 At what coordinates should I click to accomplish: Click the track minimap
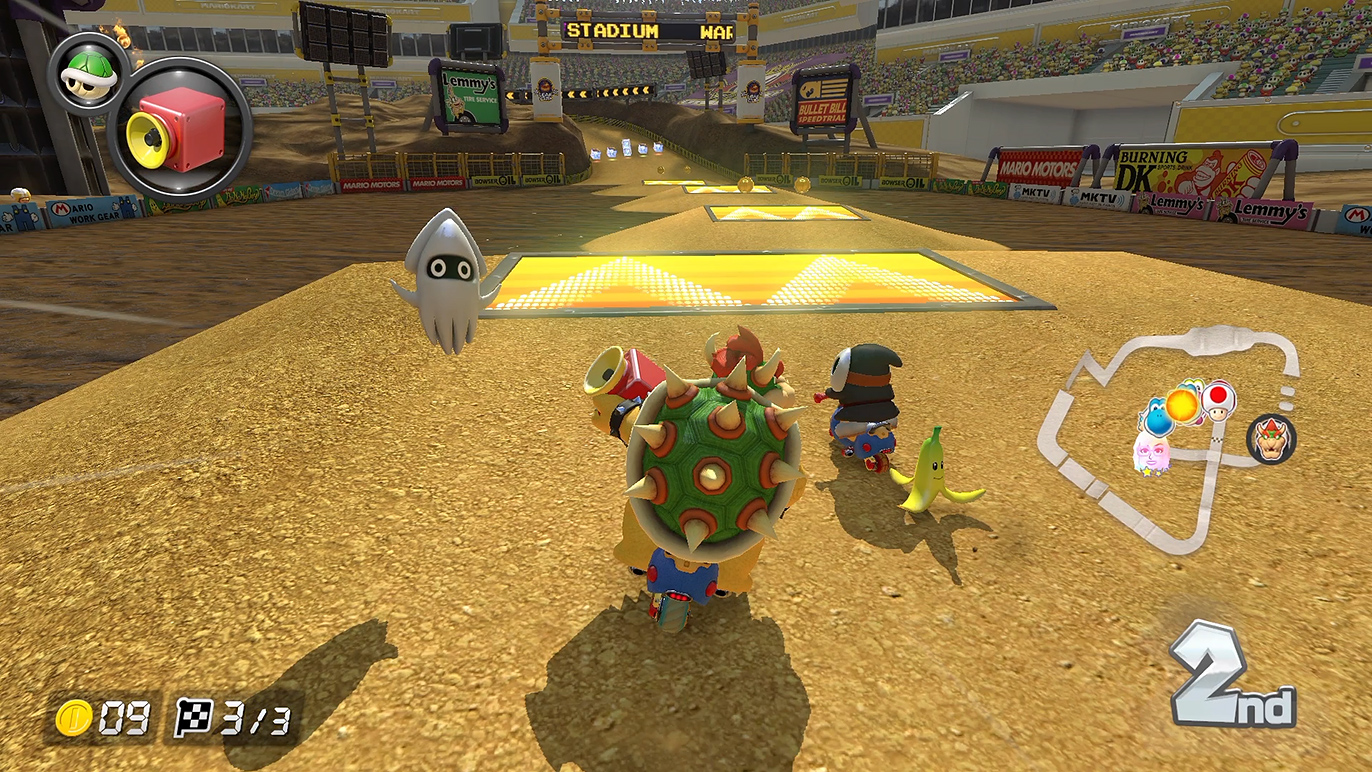point(1170,440)
